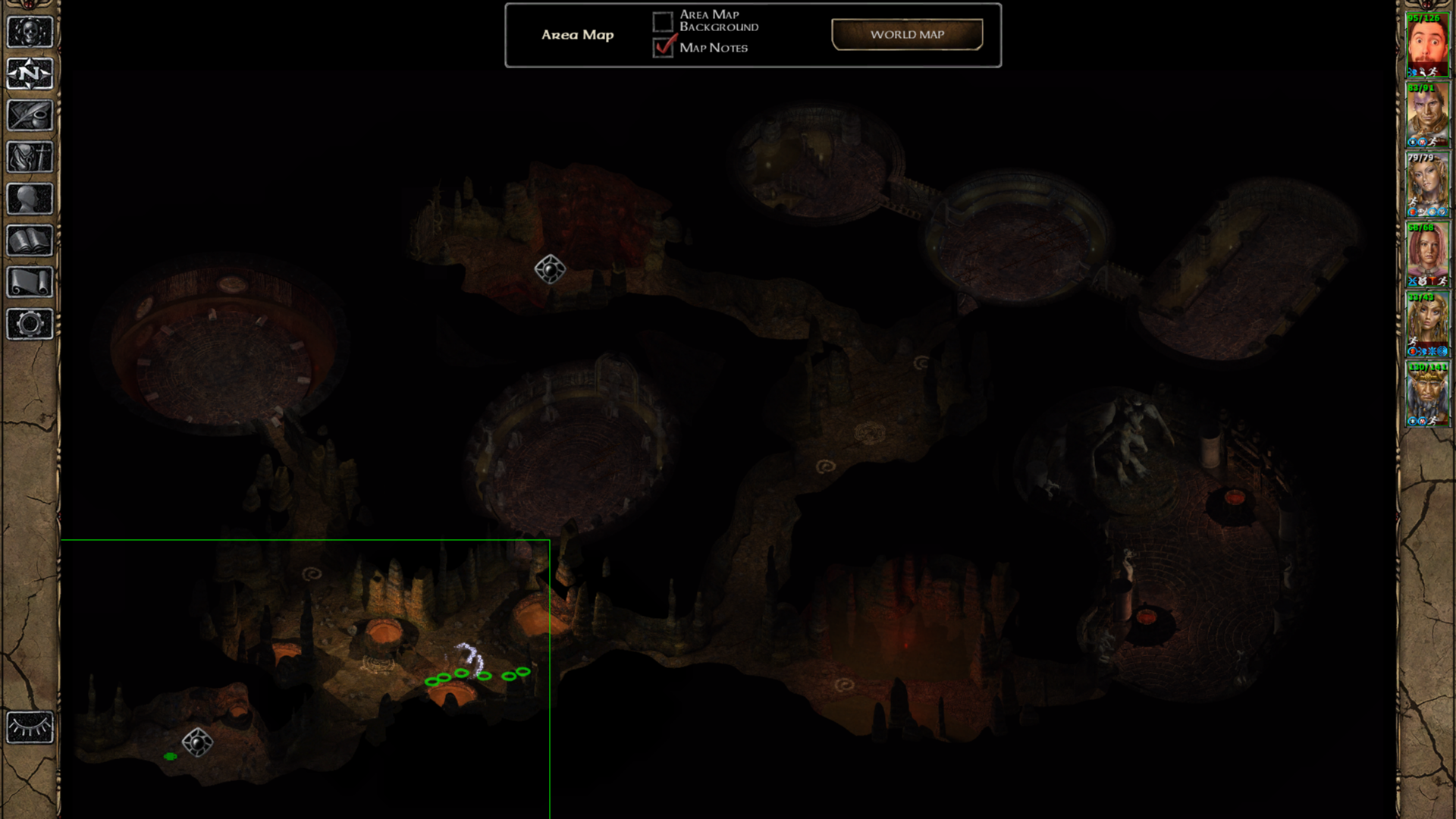
Task: Select the horned-helmet dwarf portrait
Action: (1427, 394)
